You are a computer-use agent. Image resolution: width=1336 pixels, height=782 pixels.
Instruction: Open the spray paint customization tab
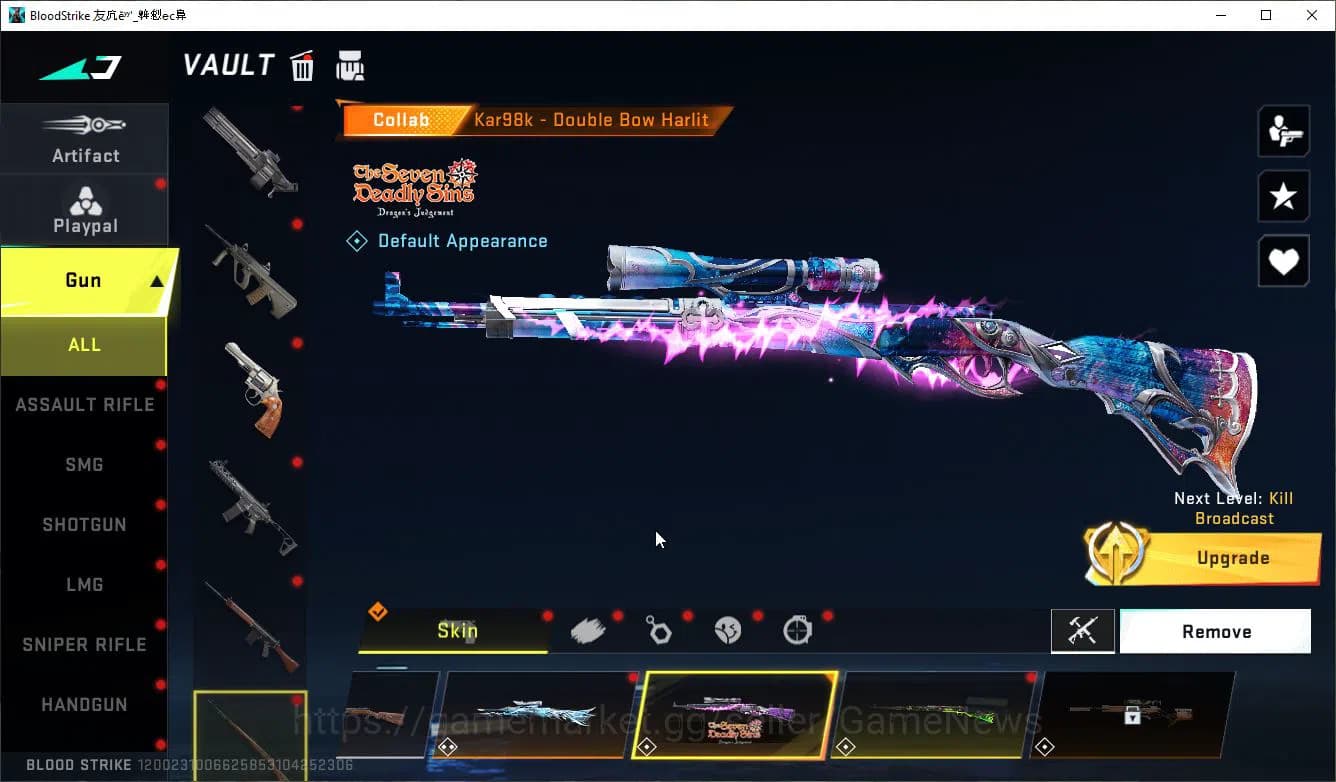pyautogui.click(x=589, y=630)
